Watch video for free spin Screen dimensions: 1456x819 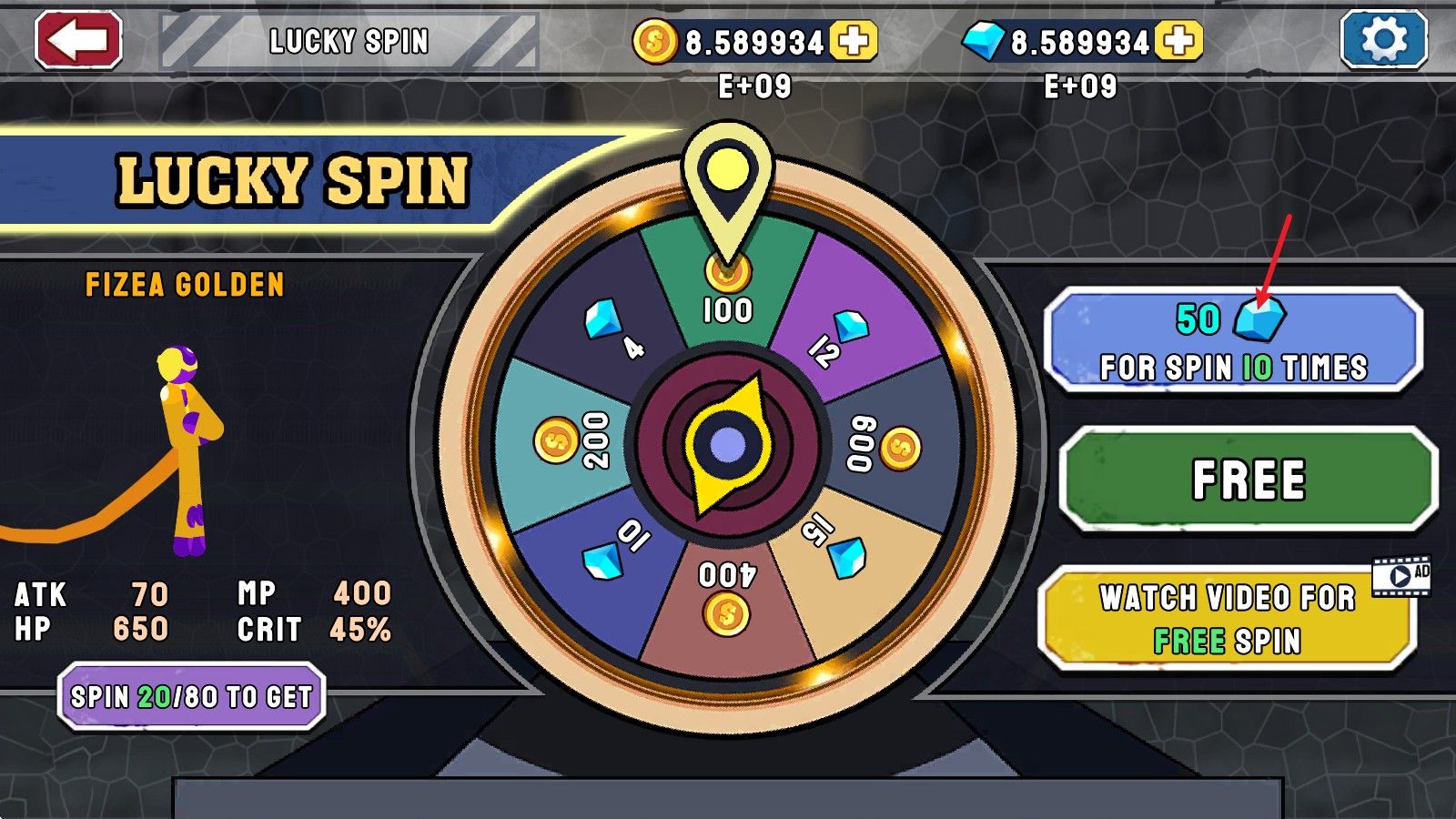point(1227,620)
